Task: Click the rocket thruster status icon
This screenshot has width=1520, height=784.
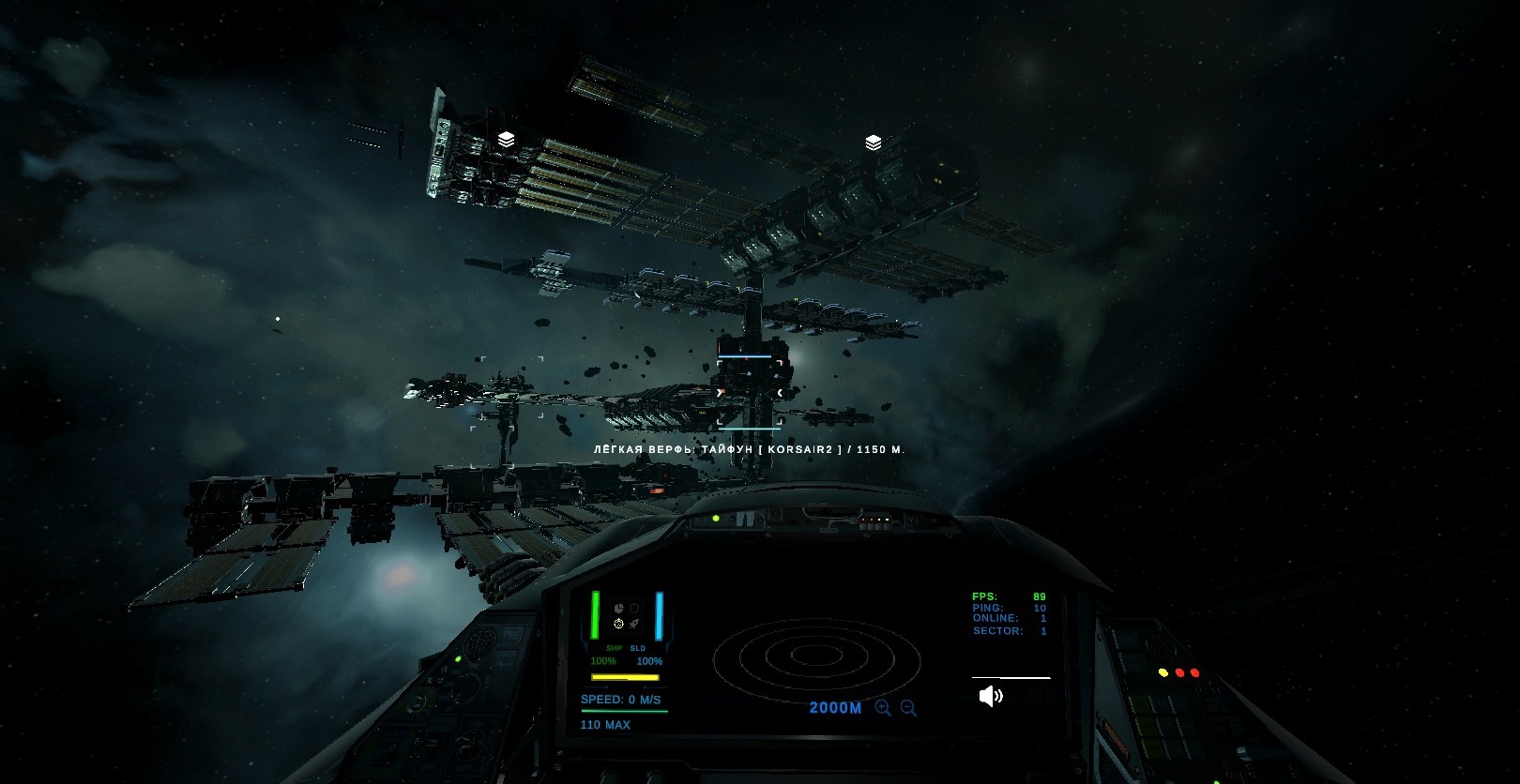Action: (x=634, y=624)
